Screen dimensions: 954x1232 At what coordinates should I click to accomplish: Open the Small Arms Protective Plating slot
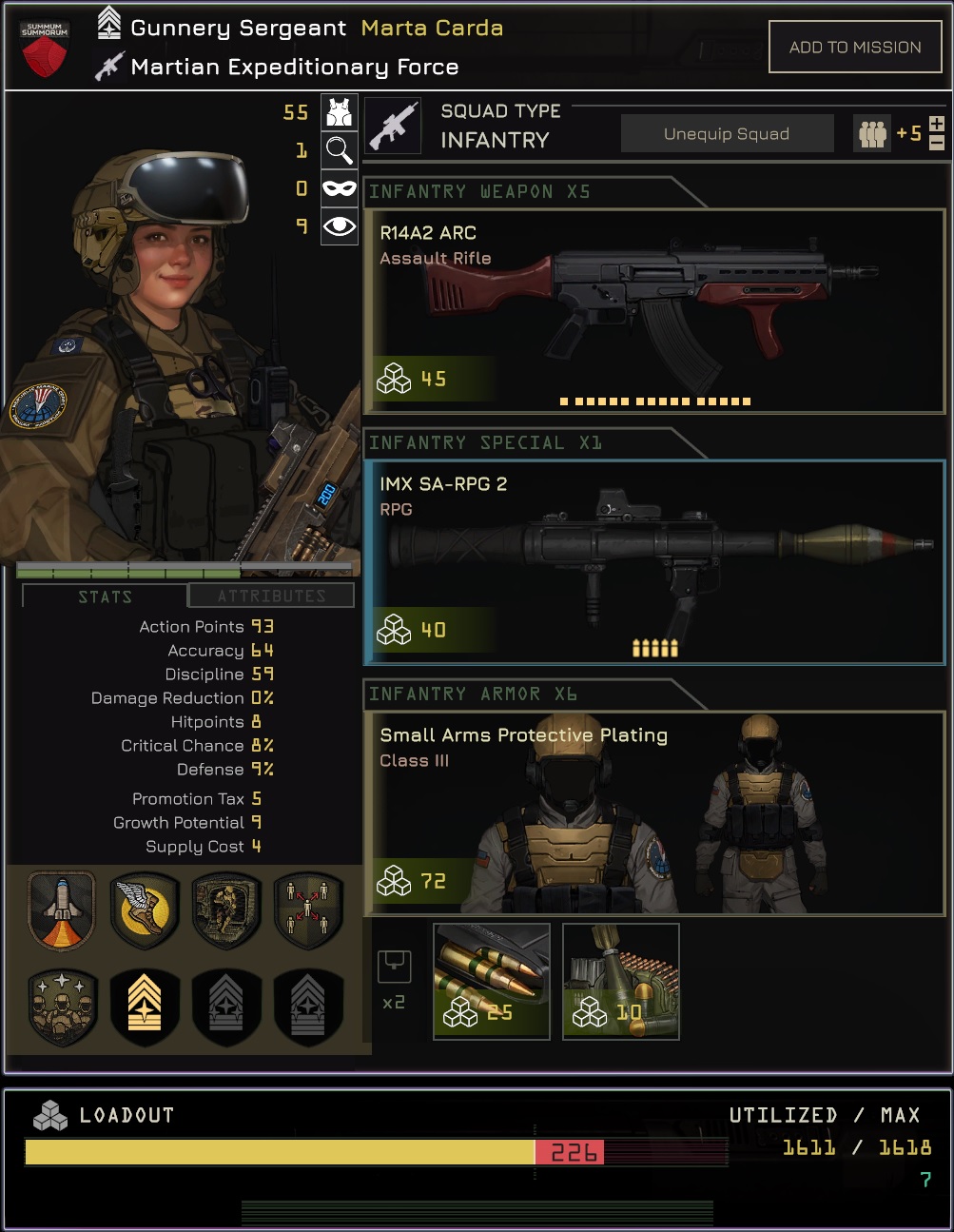(x=654, y=813)
